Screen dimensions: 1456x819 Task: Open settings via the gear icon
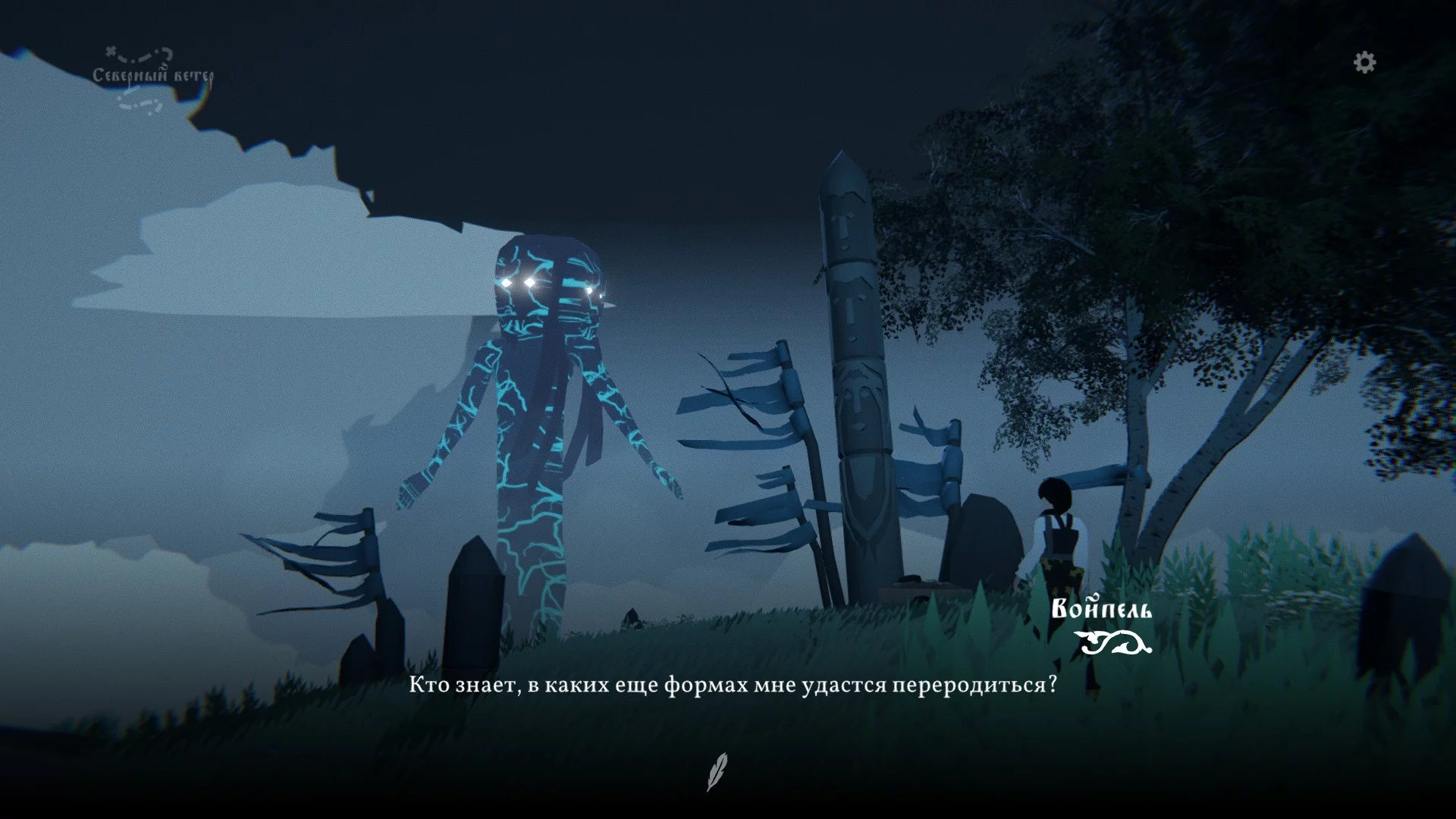click(x=1364, y=62)
